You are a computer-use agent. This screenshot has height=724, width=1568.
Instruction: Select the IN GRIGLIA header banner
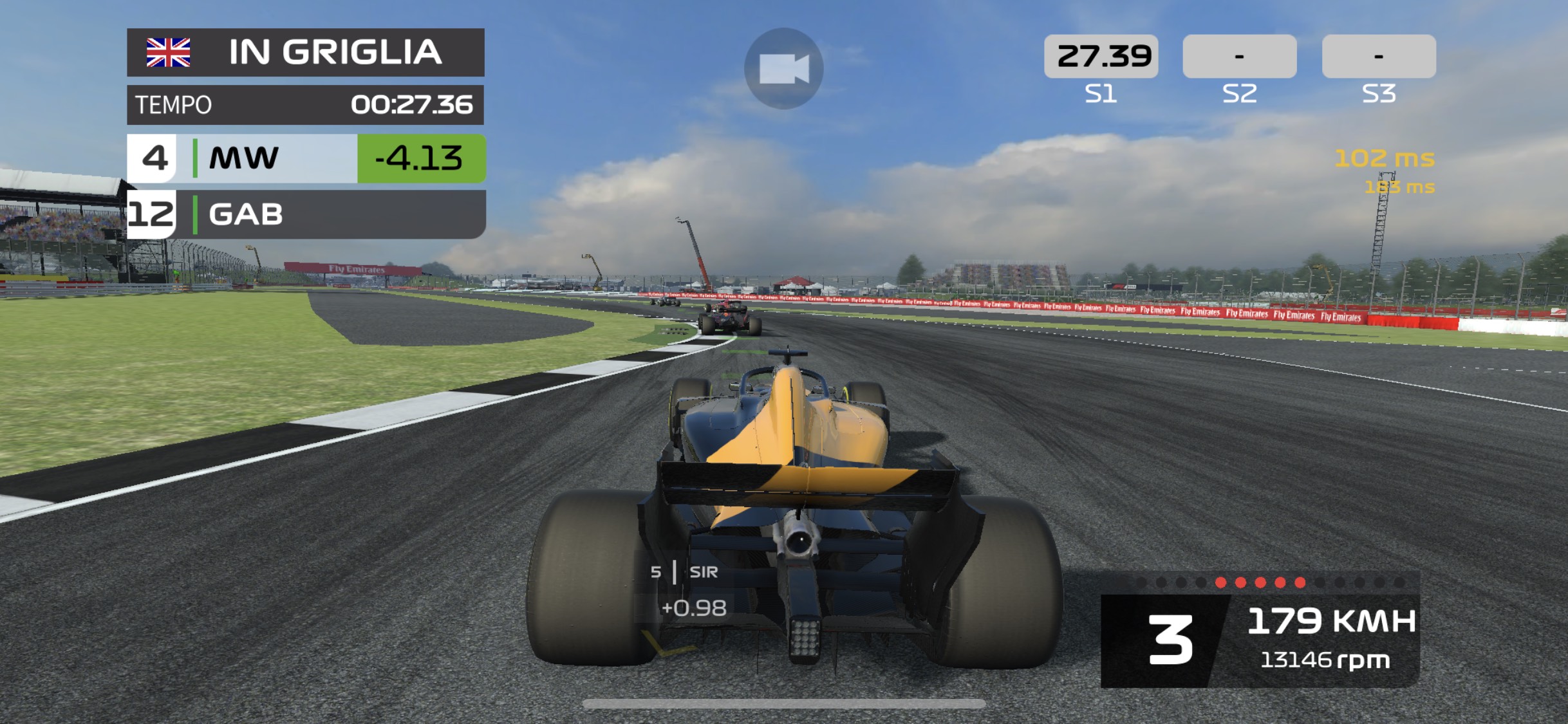(x=335, y=53)
